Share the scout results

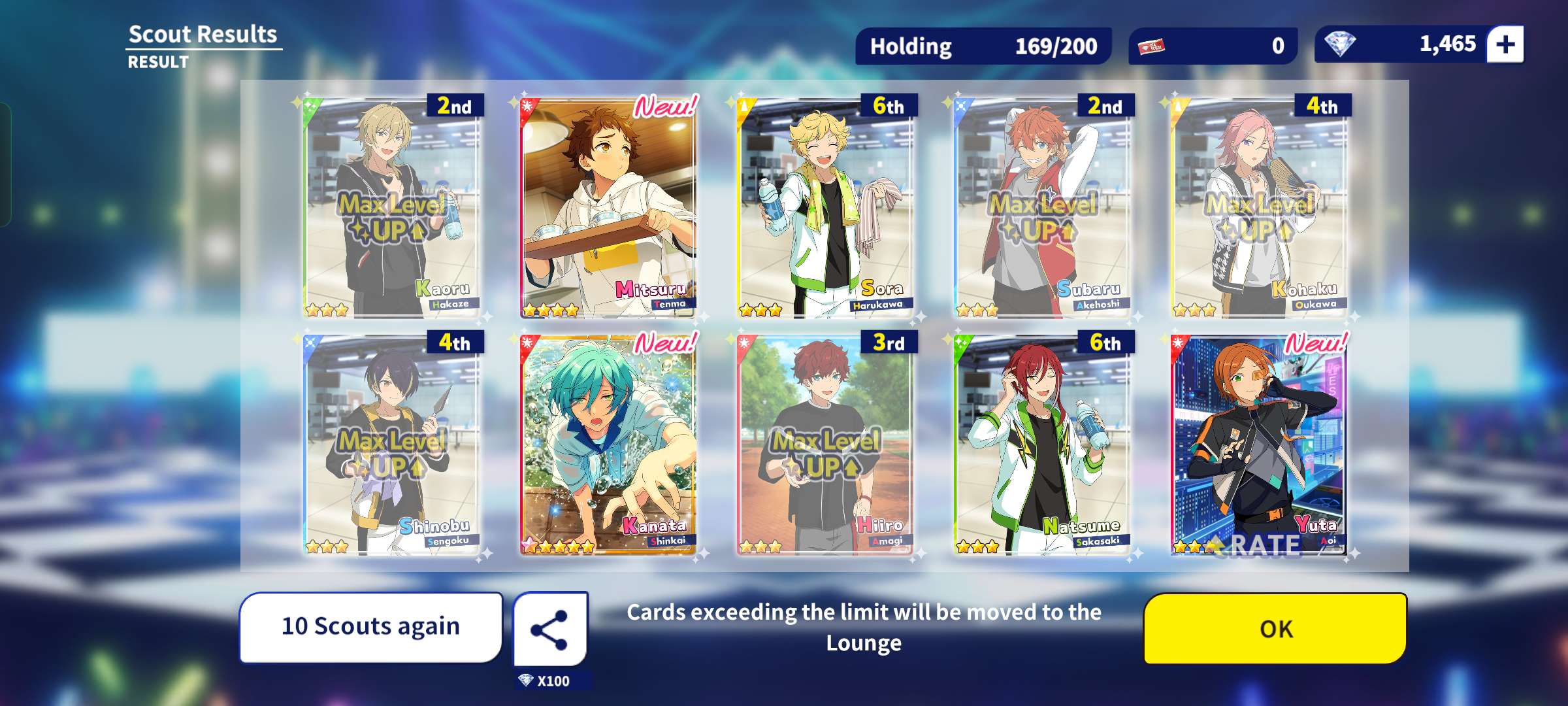tap(549, 630)
